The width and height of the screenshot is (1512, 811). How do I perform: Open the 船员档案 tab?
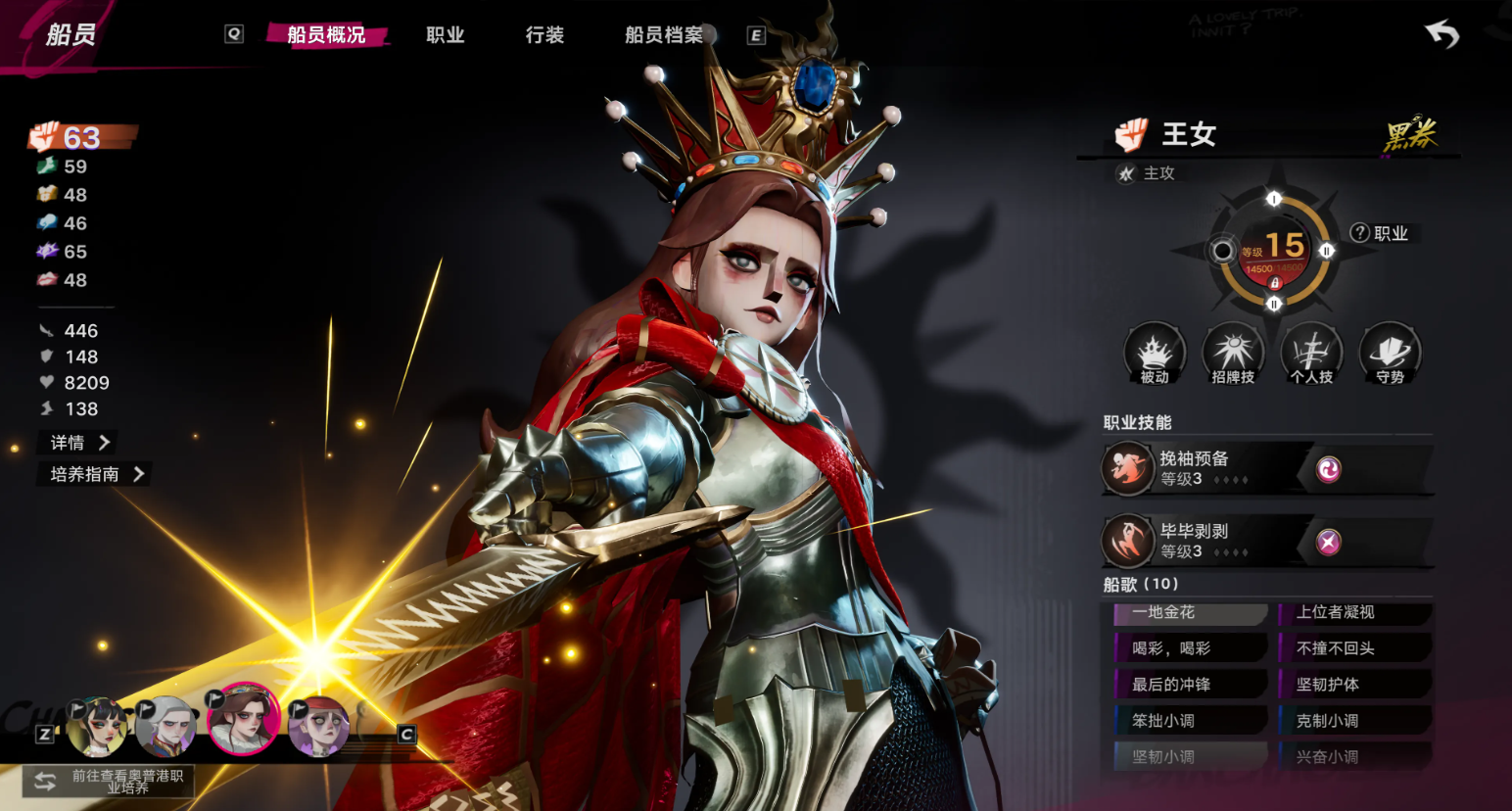click(664, 35)
